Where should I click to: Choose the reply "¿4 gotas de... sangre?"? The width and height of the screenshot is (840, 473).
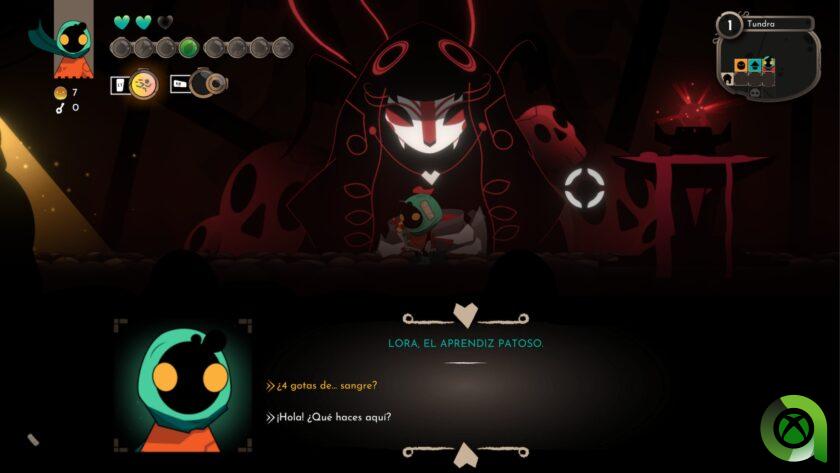pos(327,386)
